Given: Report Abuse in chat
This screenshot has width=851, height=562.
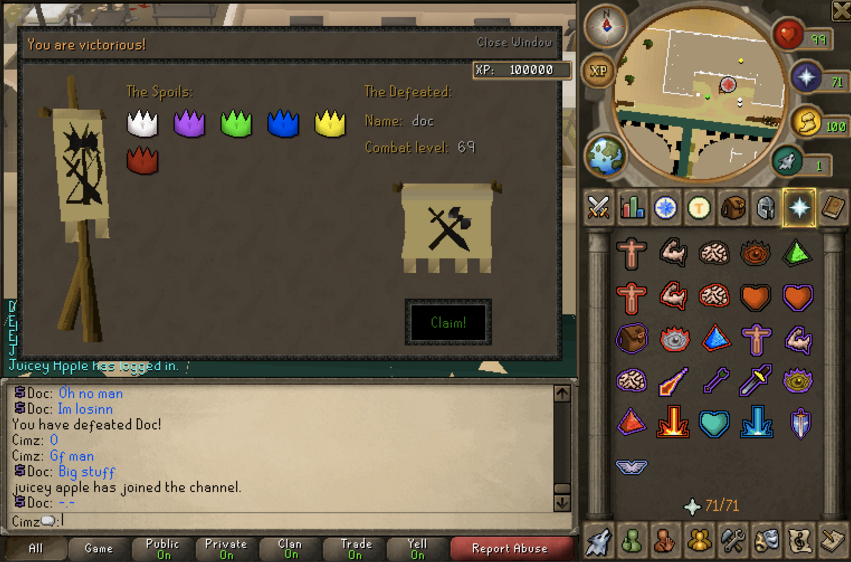Looking at the screenshot, I should tap(510, 548).
